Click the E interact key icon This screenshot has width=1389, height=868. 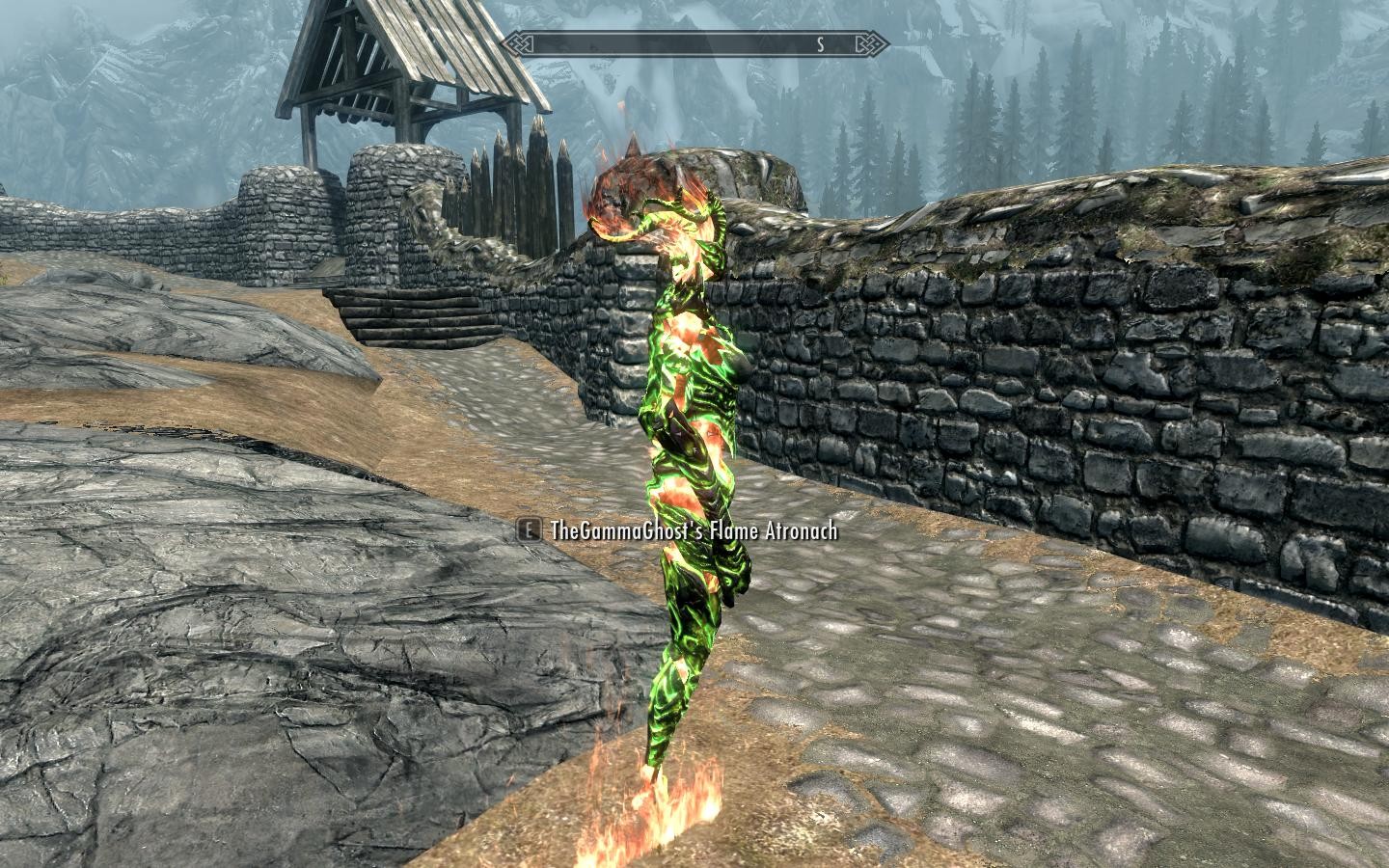[x=528, y=530]
